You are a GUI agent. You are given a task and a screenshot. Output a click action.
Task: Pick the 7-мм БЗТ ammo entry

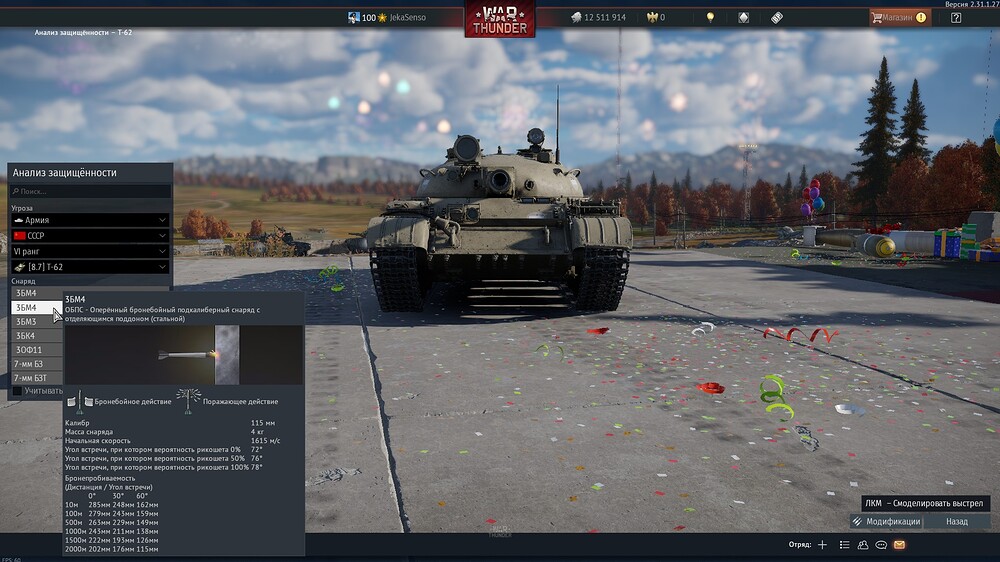coord(30,378)
